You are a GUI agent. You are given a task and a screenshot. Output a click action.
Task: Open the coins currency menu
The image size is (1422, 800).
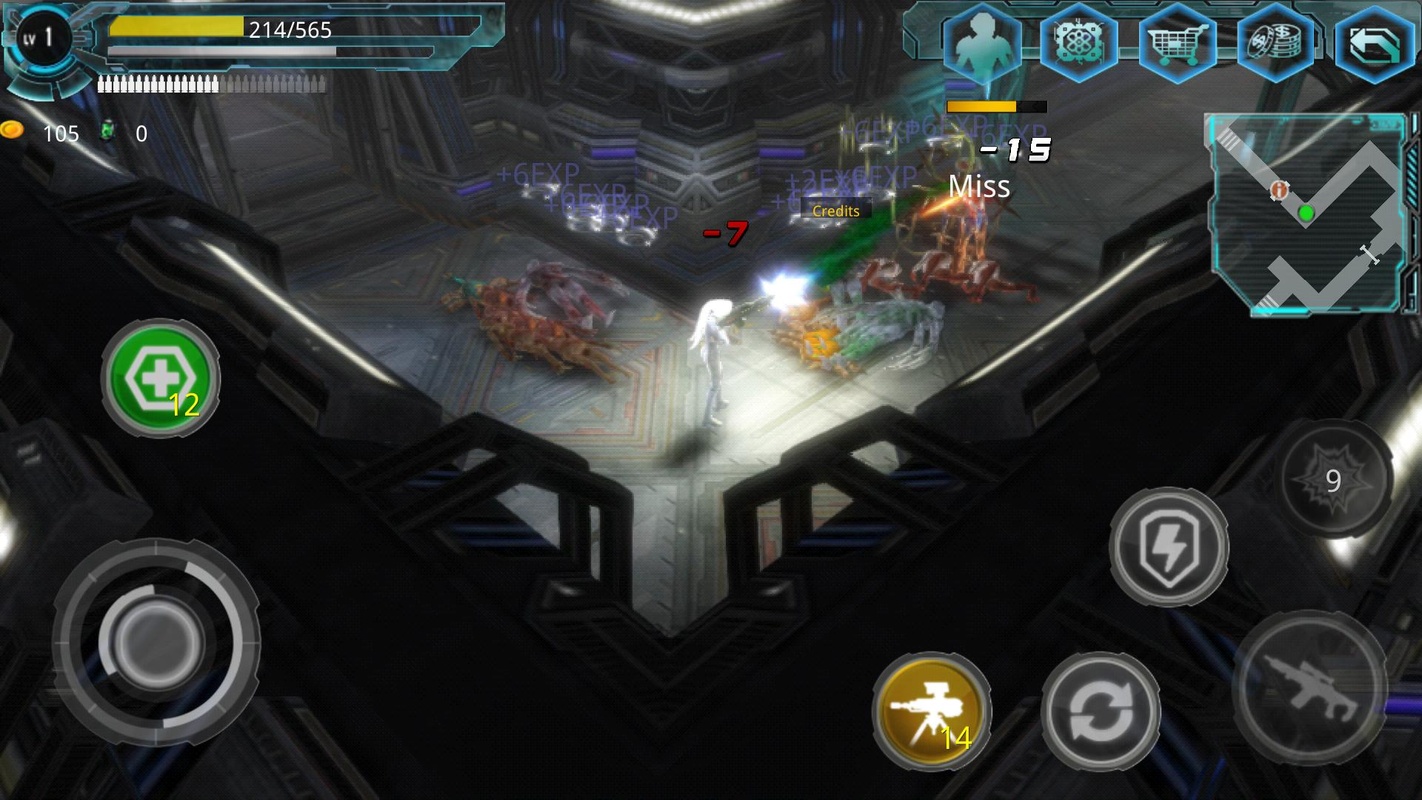(1275, 45)
